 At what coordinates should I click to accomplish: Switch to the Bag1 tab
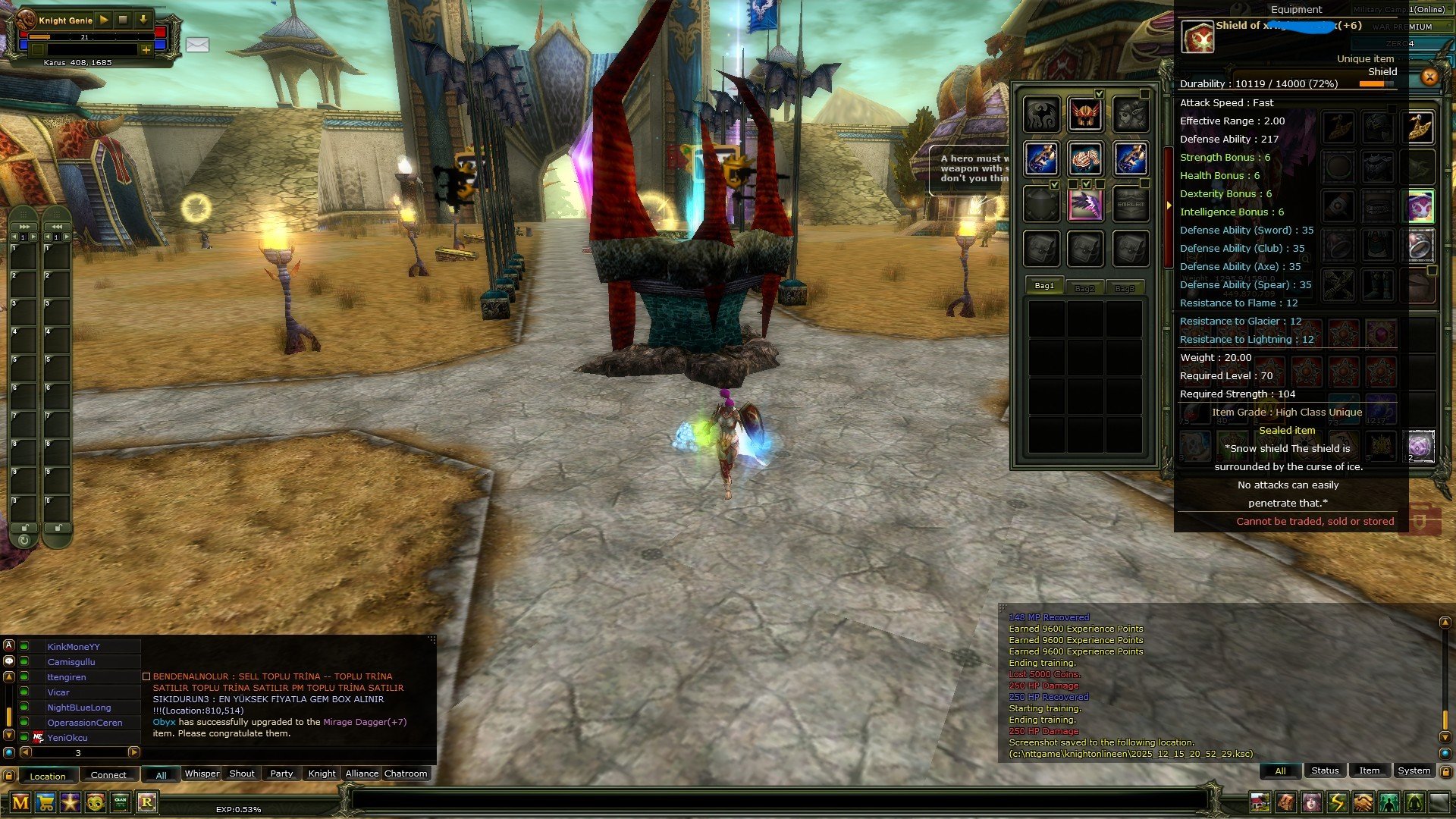point(1044,286)
